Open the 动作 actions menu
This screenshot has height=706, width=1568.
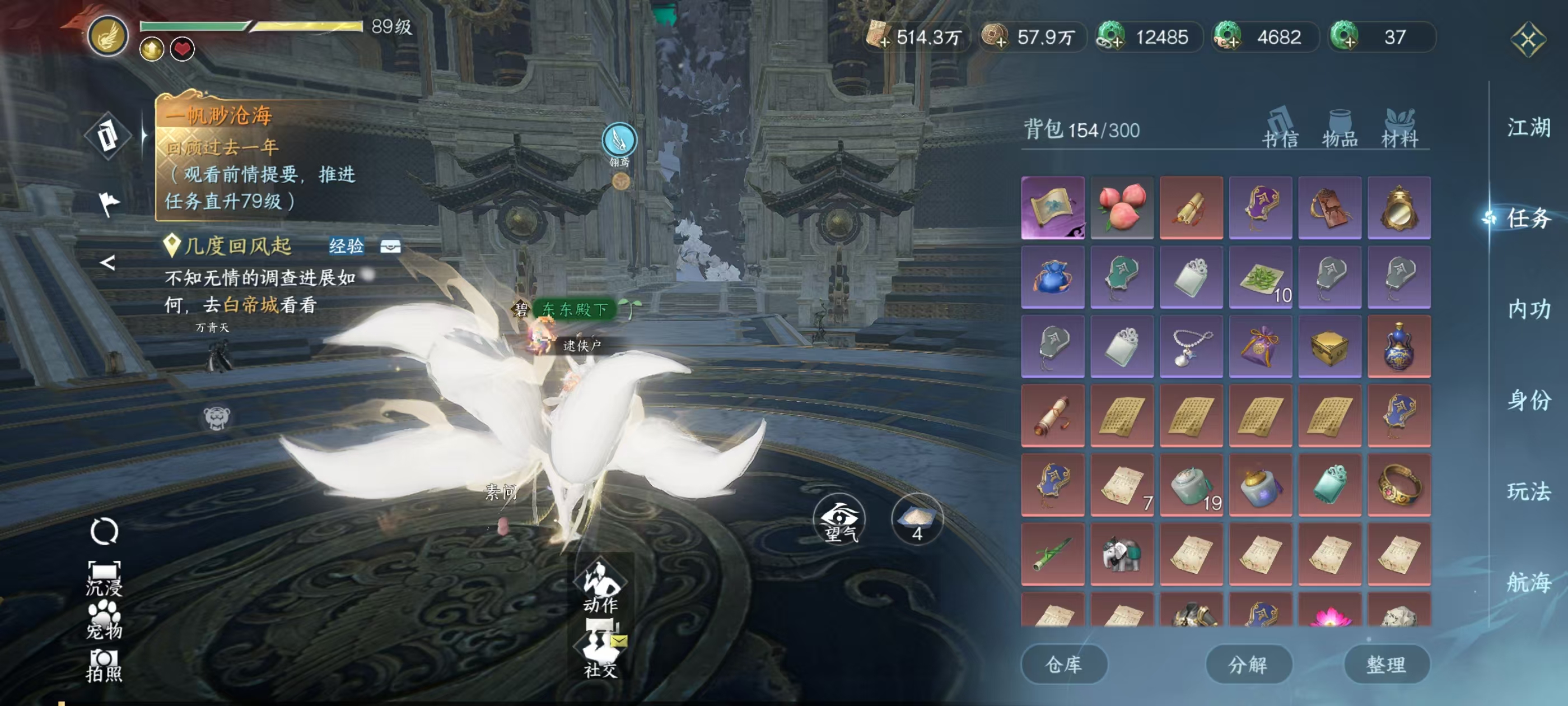pyautogui.click(x=600, y=586)
